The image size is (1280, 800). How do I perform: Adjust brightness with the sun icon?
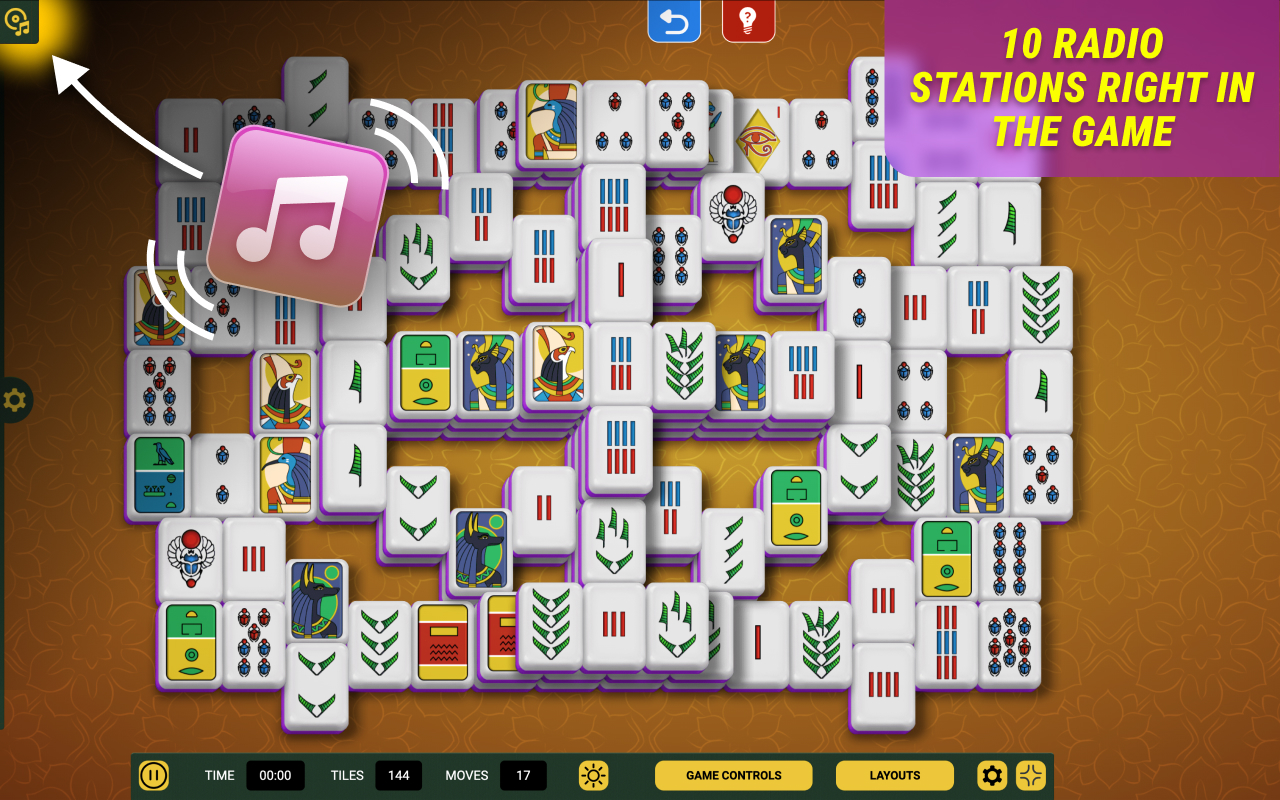click(x=594, y=775)
